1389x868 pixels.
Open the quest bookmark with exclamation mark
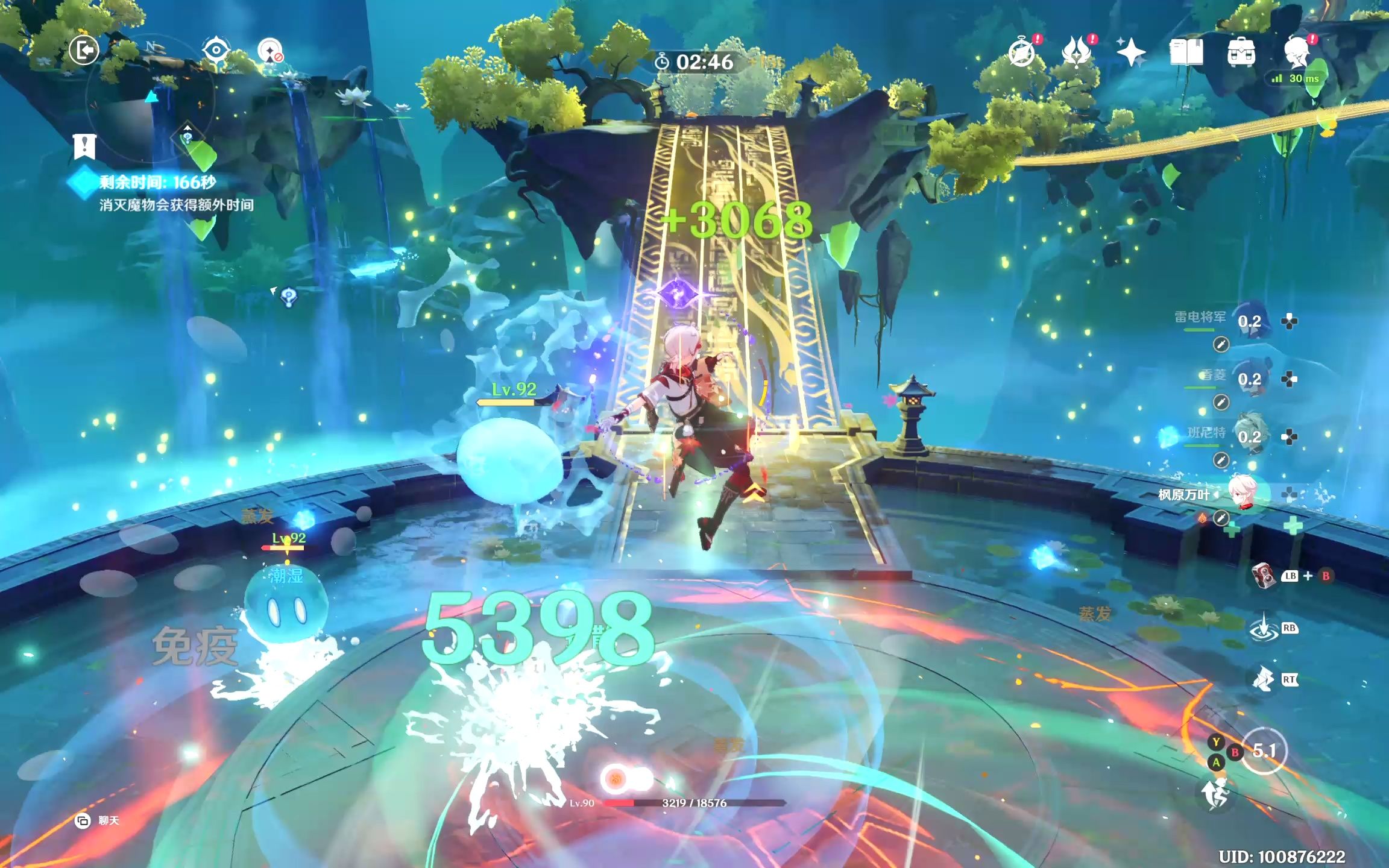84,146
